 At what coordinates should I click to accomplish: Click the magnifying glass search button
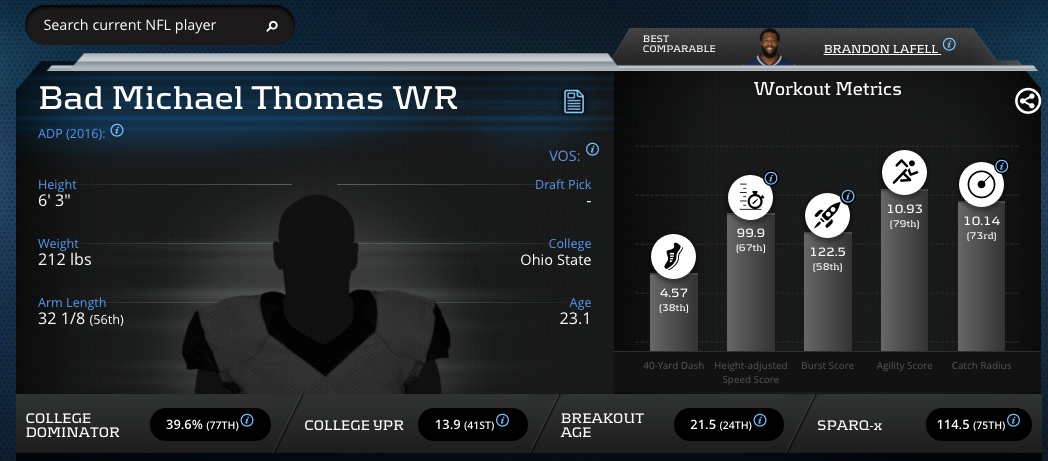pyautogui.click(x=272, y=27)
